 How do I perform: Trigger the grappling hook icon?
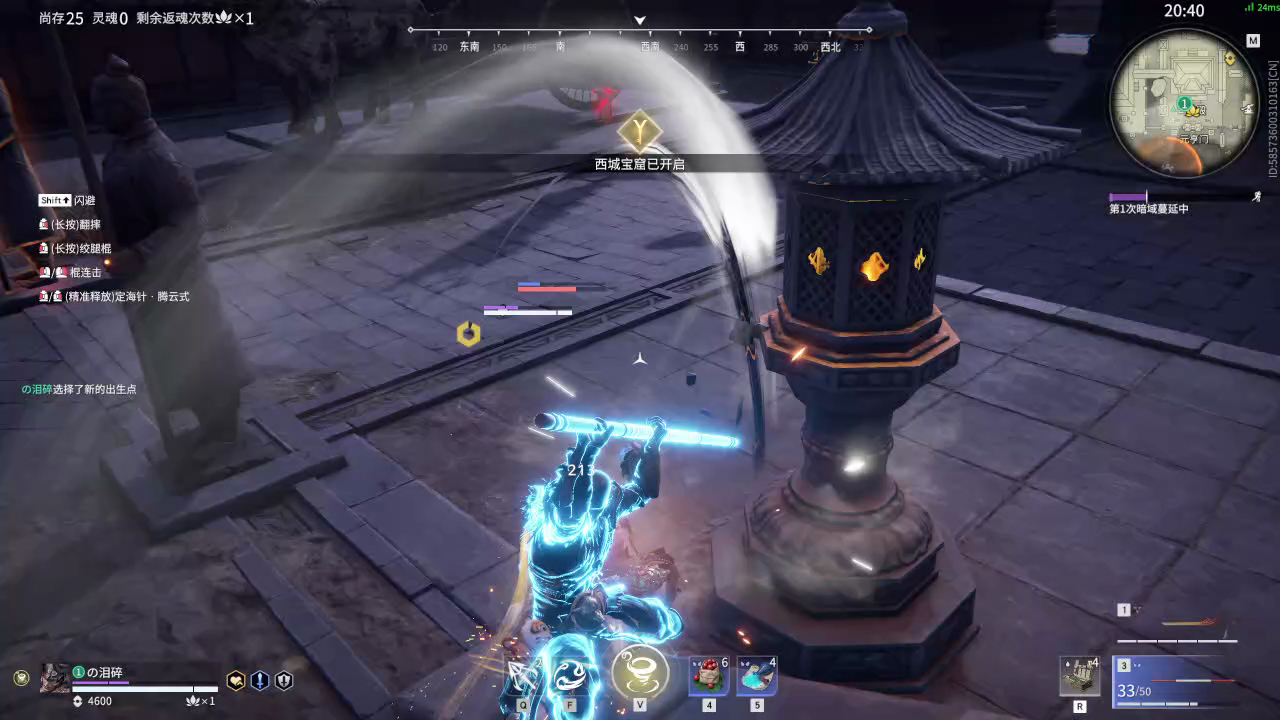pos(523,675)
